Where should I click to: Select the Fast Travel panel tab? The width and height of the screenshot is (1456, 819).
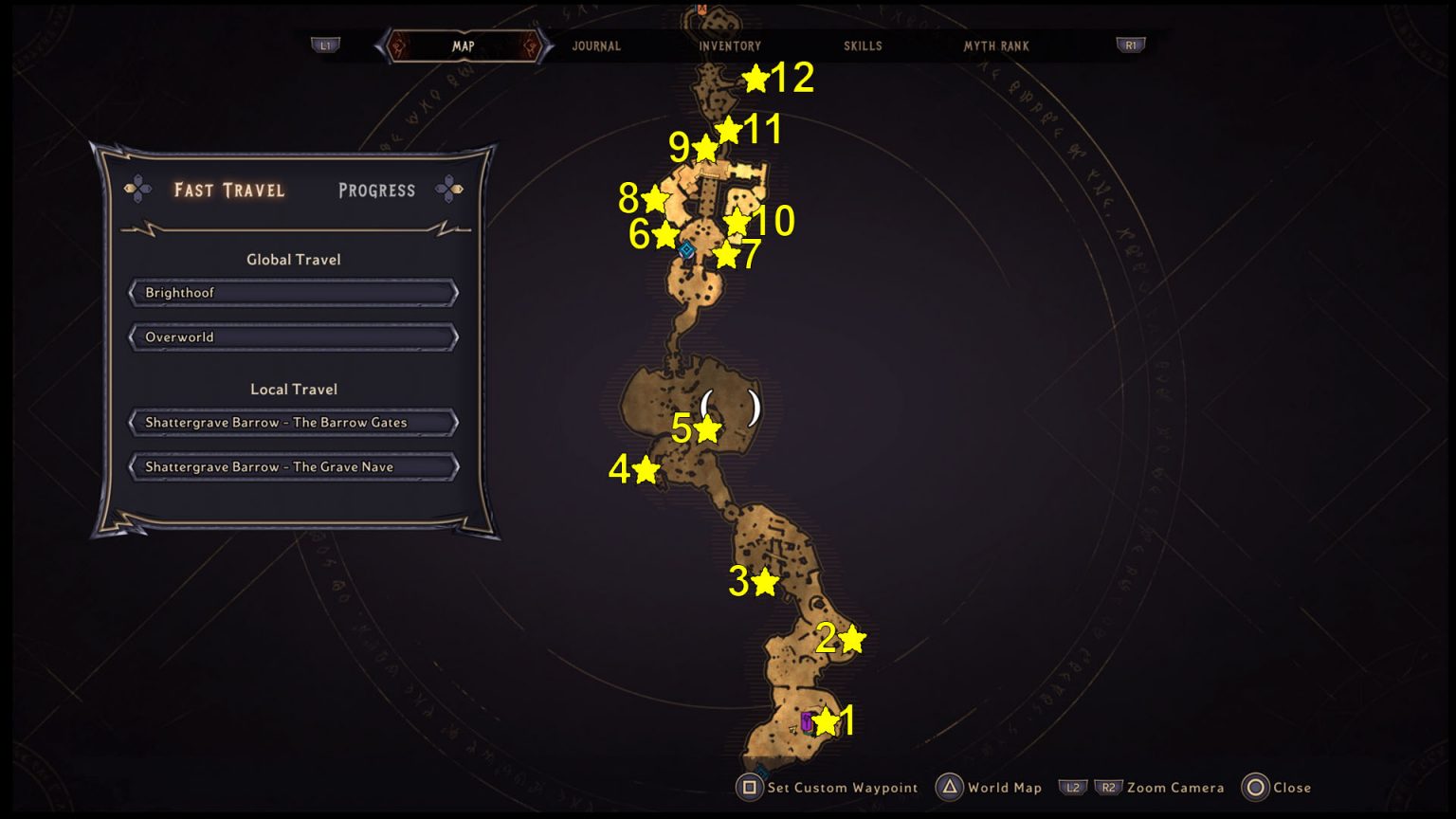point(229,190)
